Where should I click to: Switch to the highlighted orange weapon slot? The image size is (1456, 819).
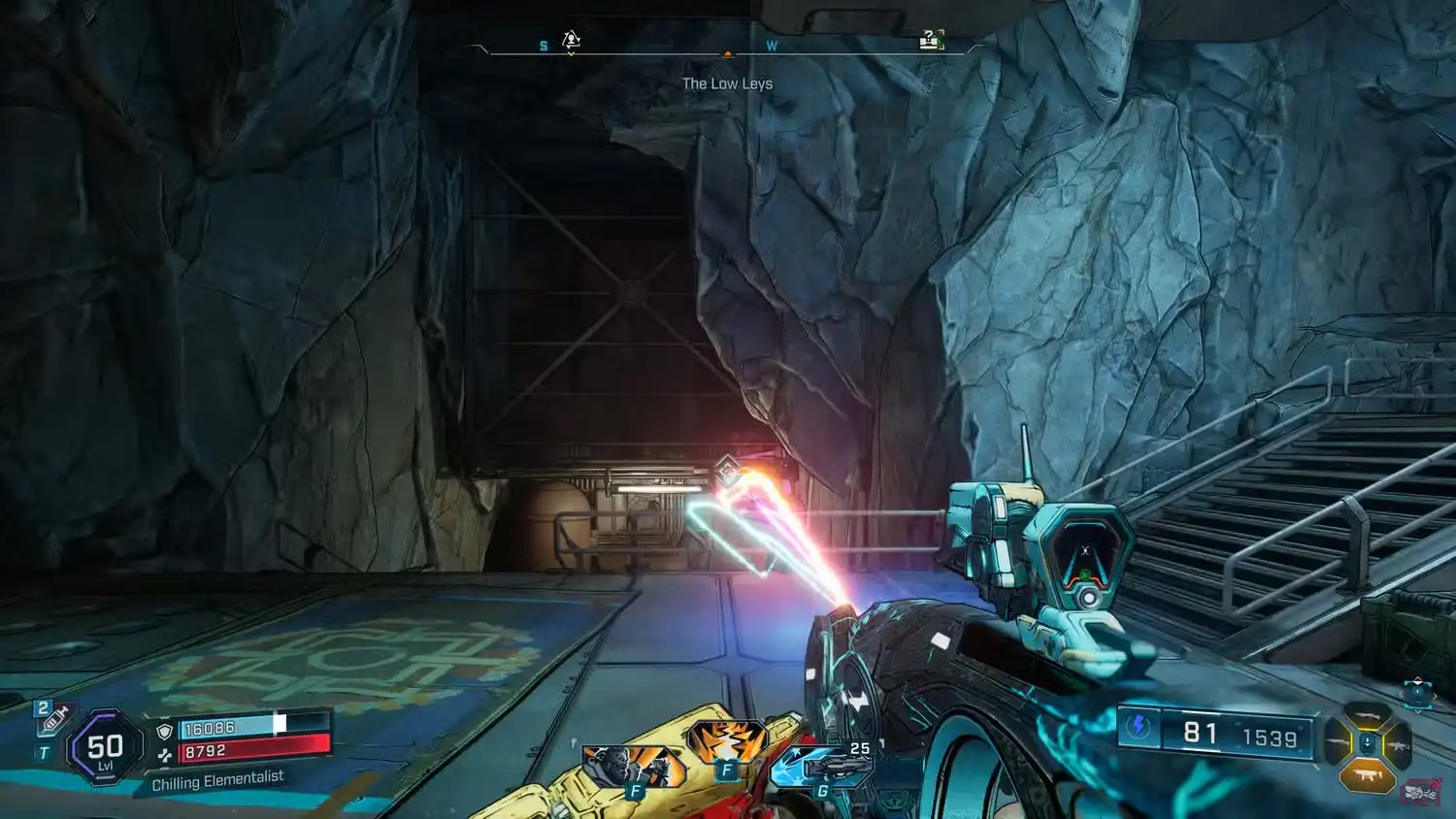pos(1367,774)
